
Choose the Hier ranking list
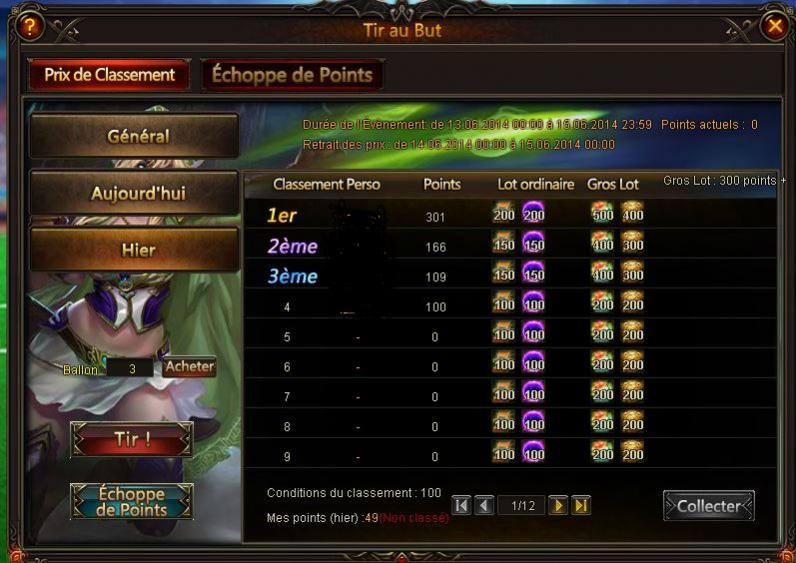135,250
